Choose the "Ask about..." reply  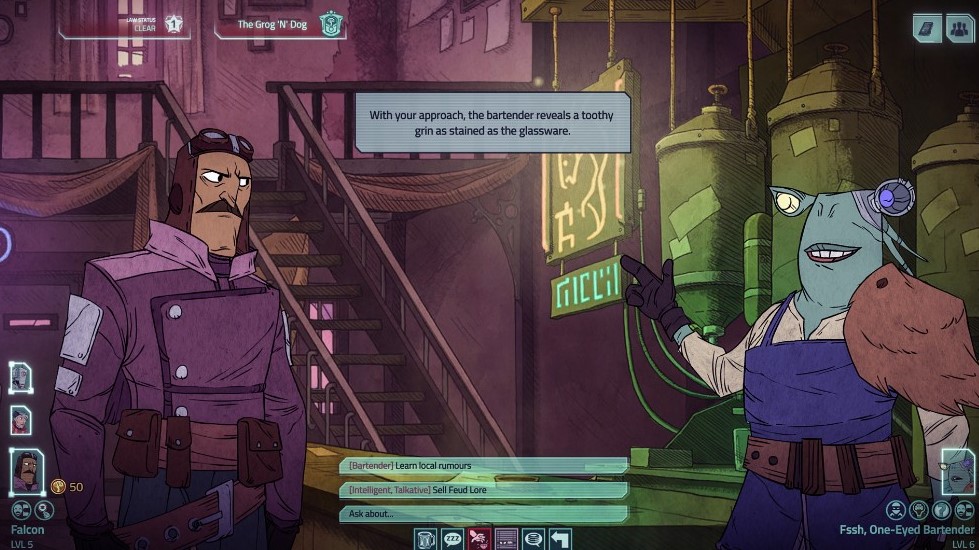(484, 514)
